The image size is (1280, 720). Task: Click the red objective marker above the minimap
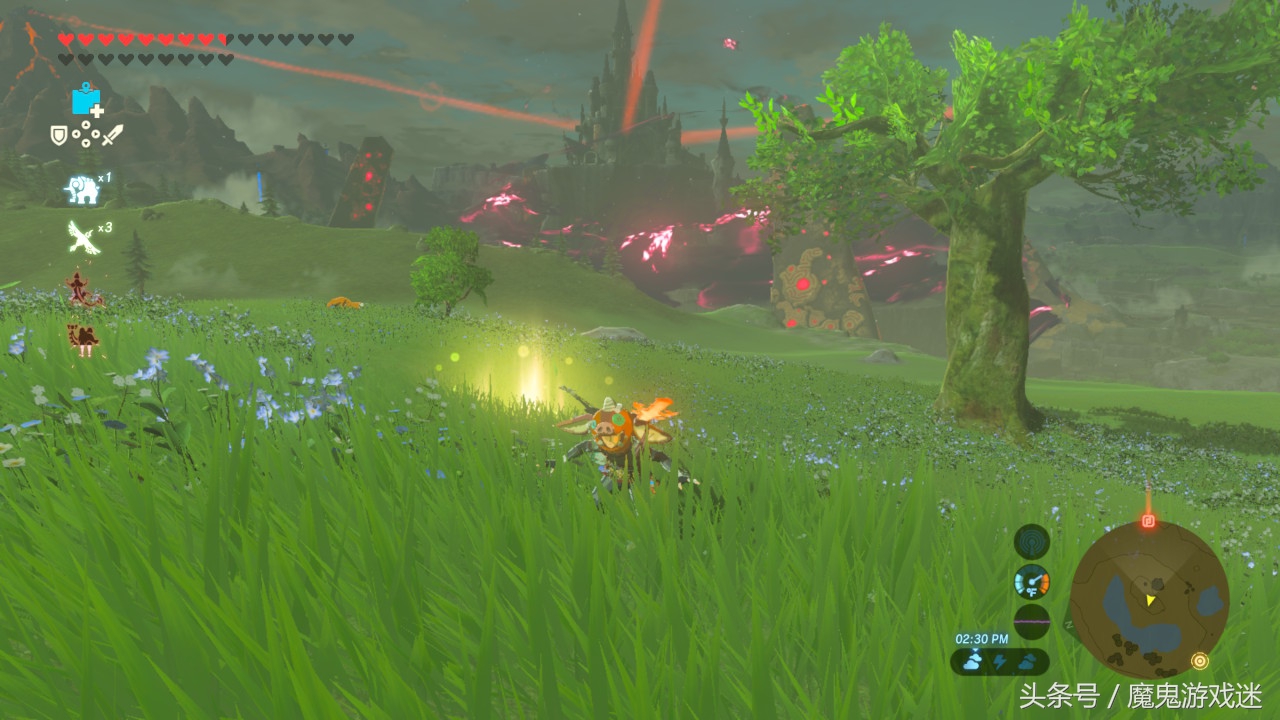[x=1148, y=520]
